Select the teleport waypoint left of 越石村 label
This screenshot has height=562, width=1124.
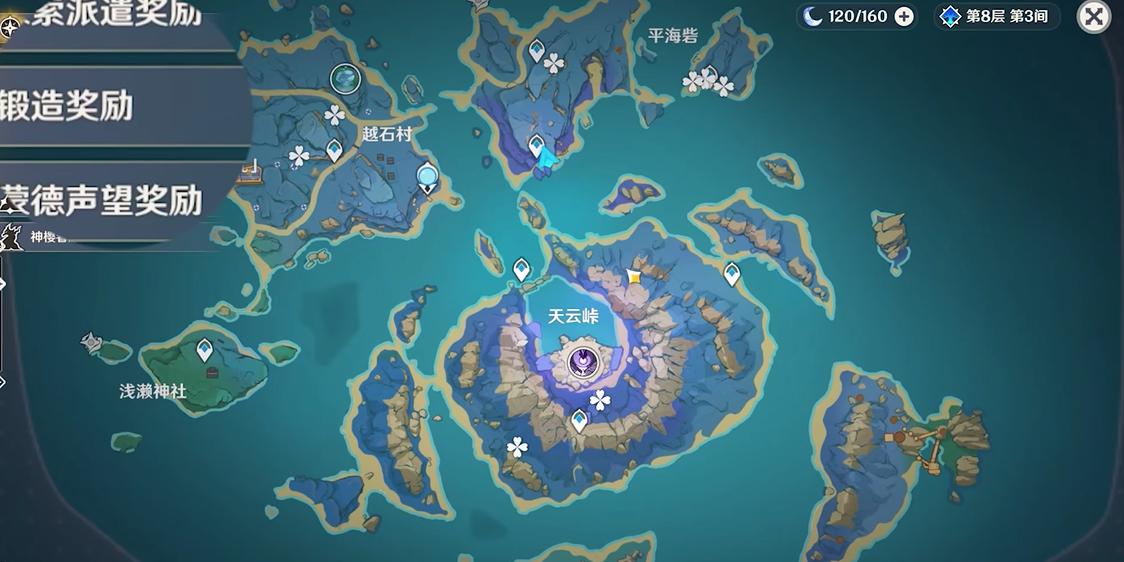(x=334, y=150)
